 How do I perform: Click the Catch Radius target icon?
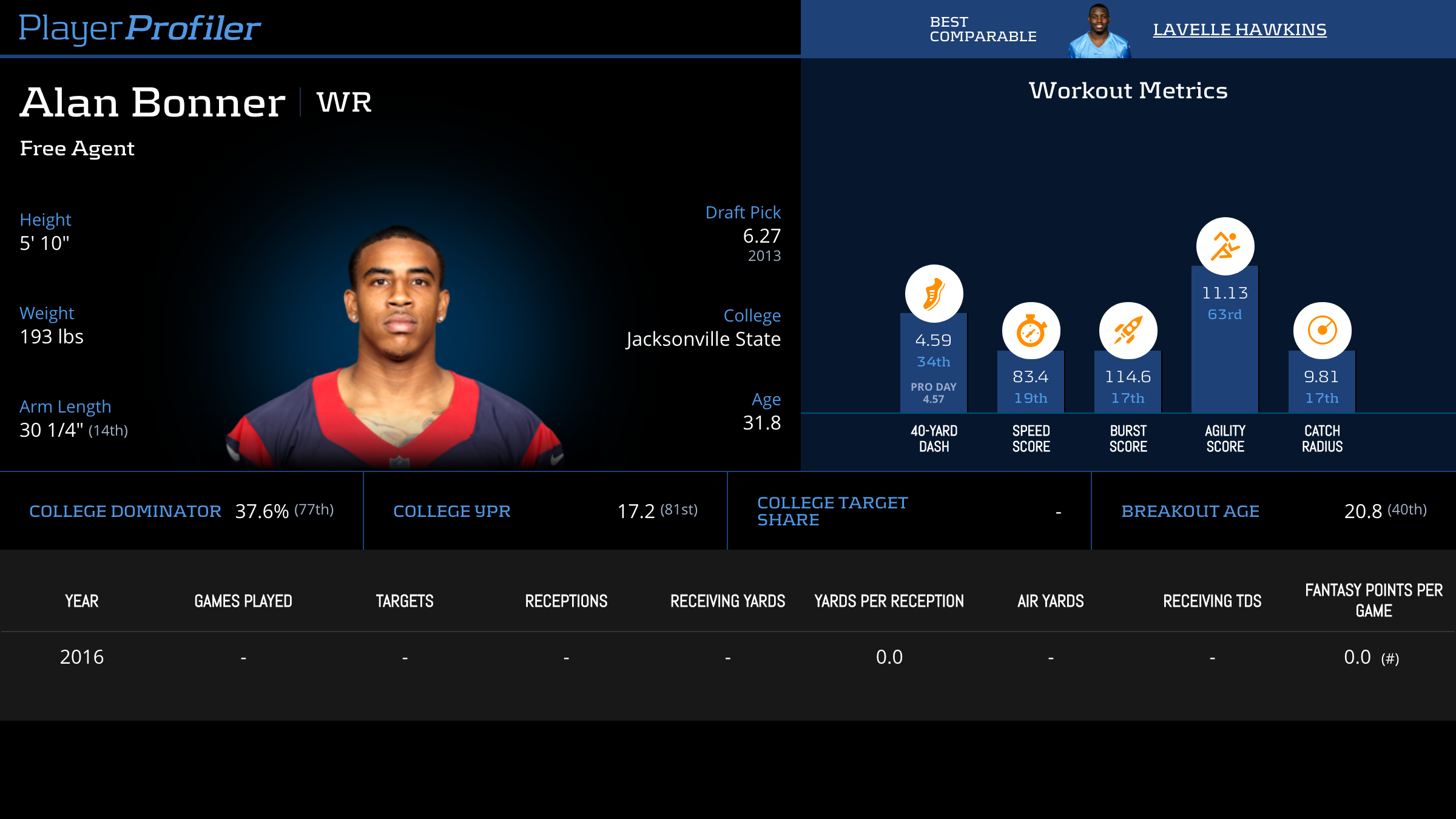click(1322, 331)
